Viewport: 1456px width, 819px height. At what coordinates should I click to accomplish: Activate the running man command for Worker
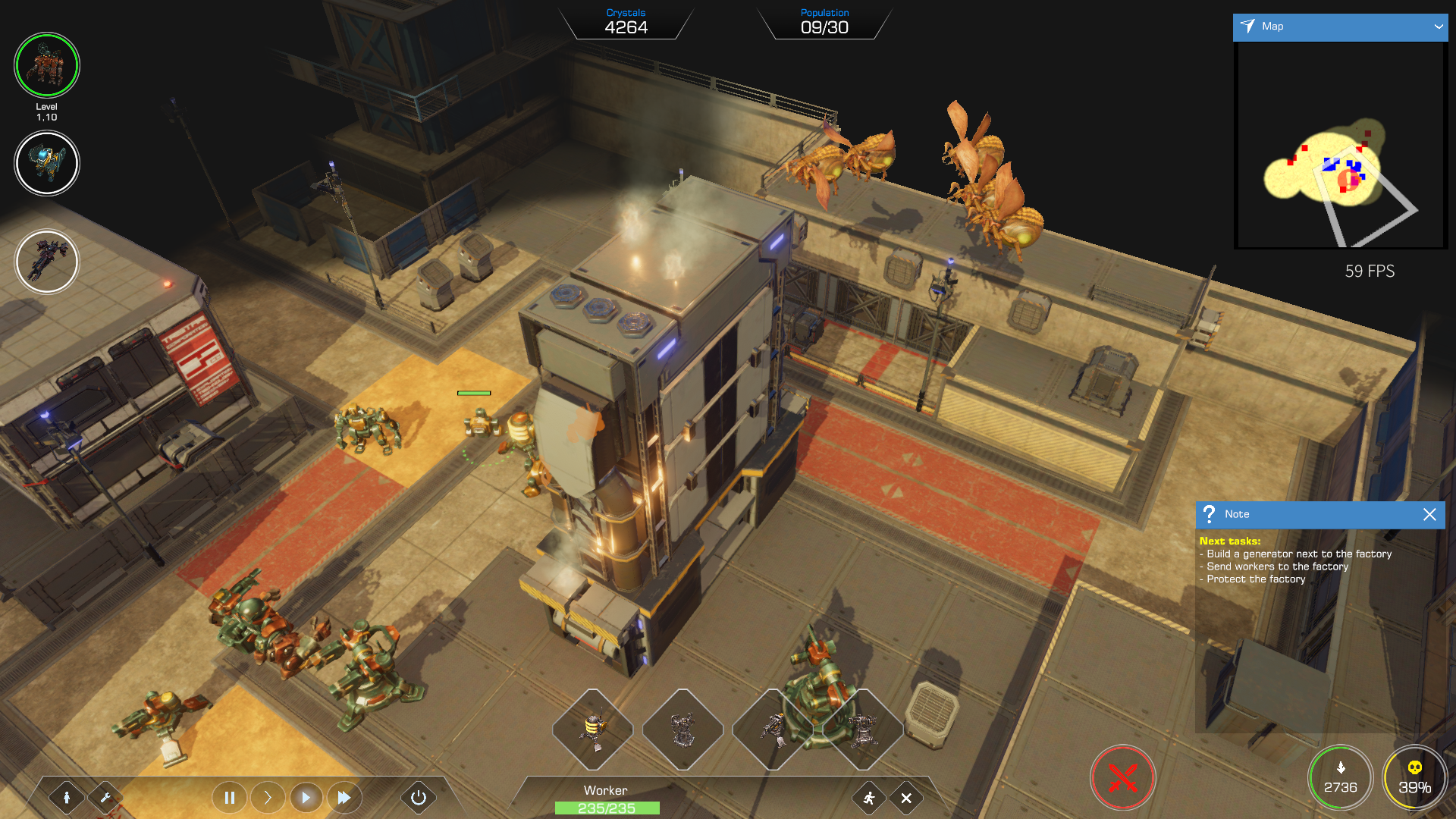point(869,798)
